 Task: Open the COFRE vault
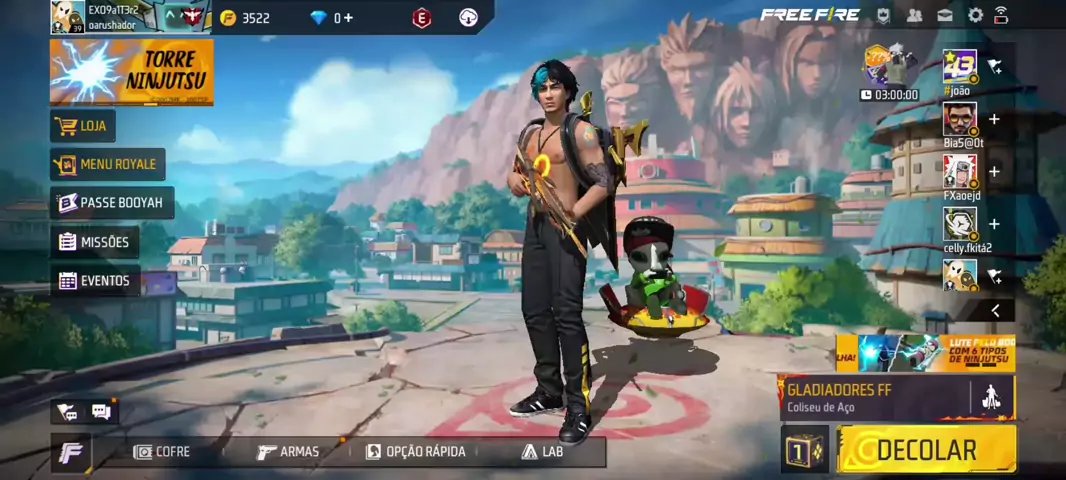tap(162, 452)
